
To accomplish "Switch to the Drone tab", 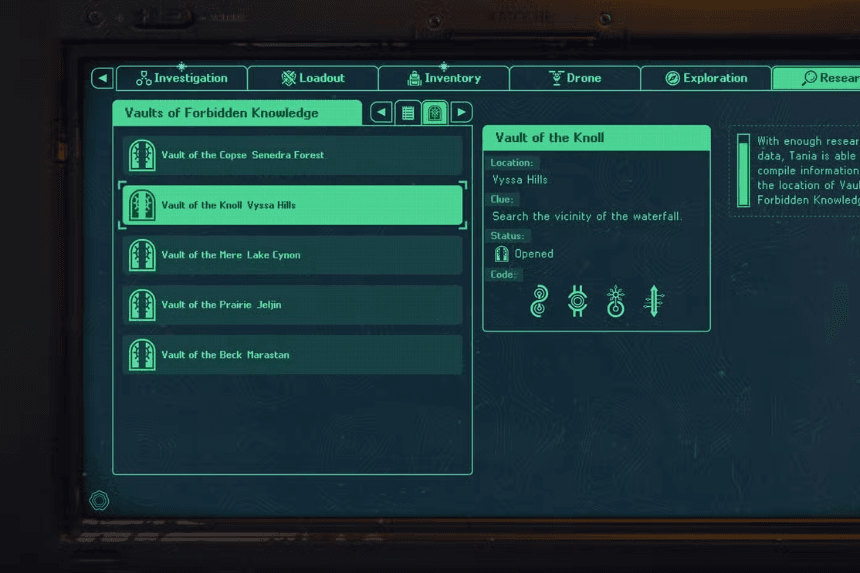I will [x=575, y=78].
